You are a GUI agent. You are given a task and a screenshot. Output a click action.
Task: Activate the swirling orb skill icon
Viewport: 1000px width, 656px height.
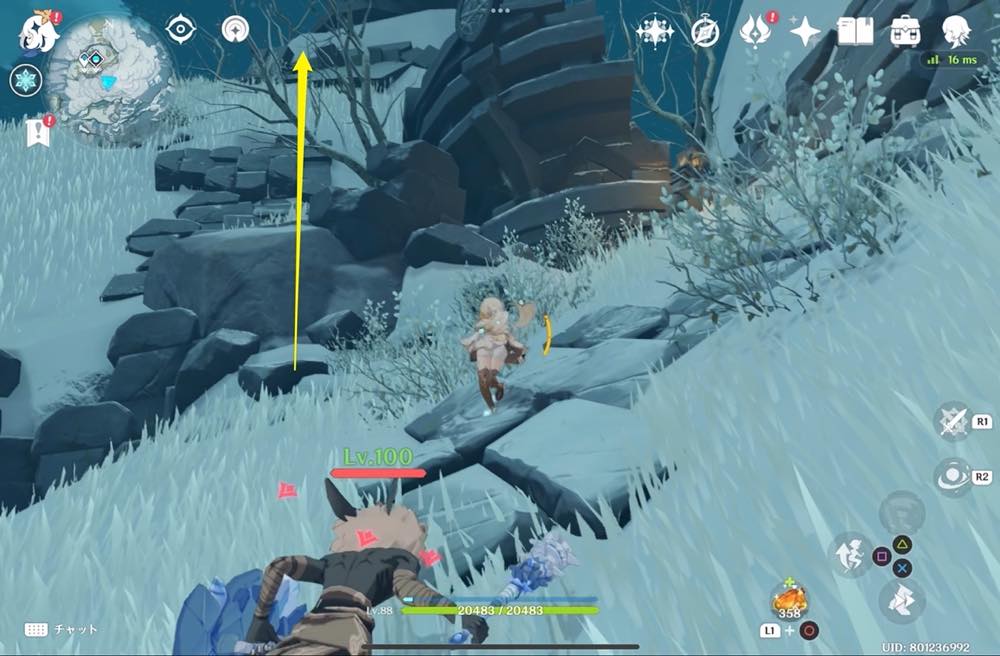pos(952,477)
